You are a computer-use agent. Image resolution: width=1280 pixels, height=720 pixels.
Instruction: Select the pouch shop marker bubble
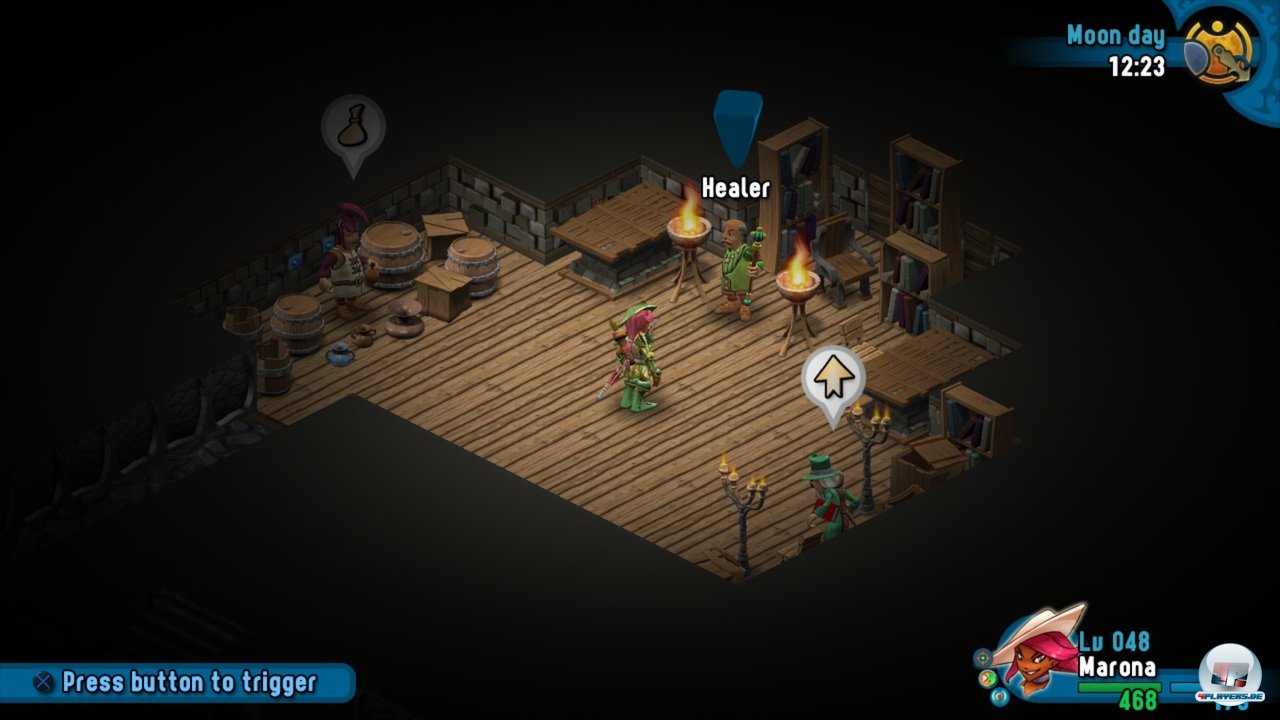[353, 128]
